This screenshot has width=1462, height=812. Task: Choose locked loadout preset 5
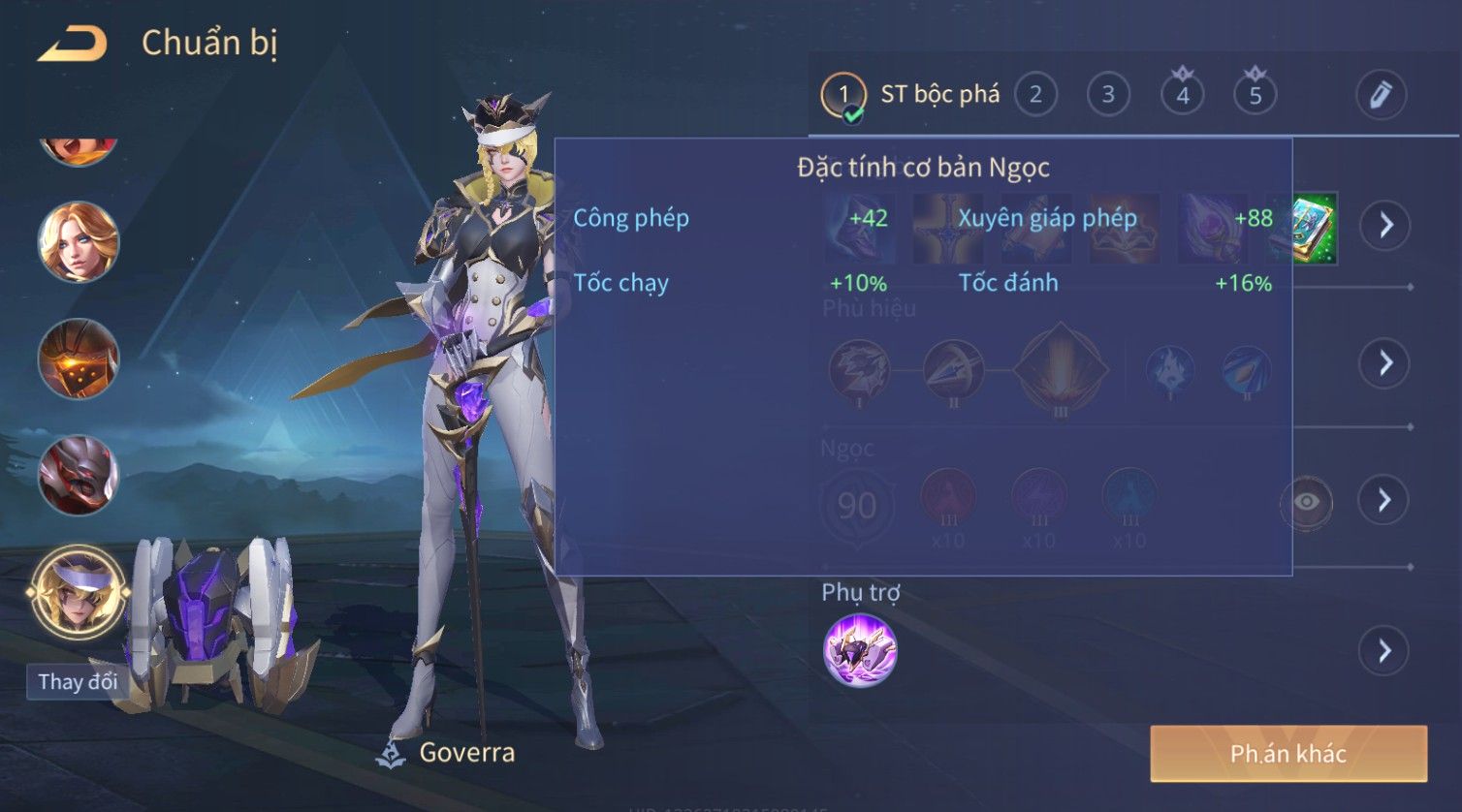point(1255,95)
